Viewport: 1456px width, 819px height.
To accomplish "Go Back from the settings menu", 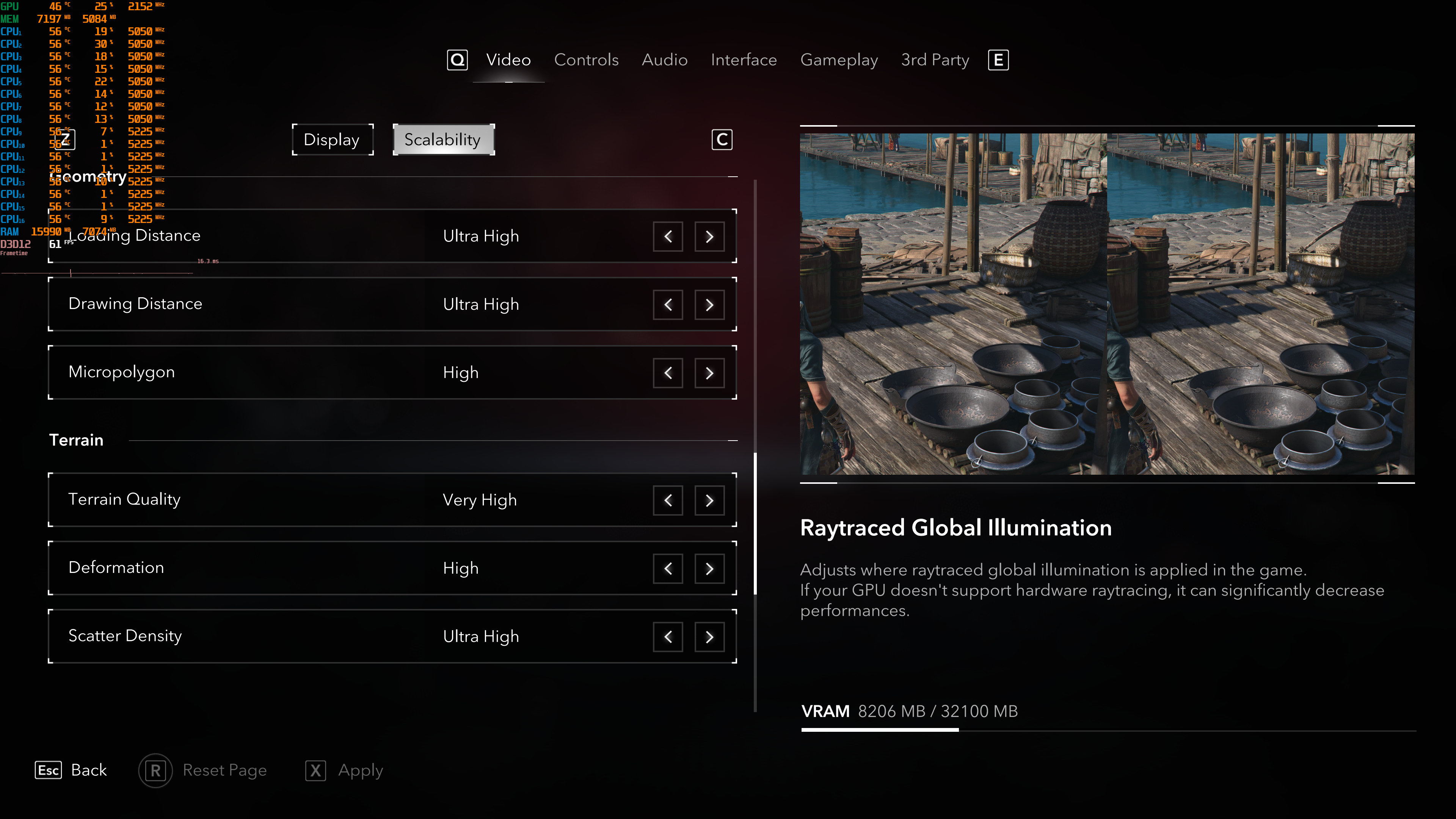I will (72, 770).
